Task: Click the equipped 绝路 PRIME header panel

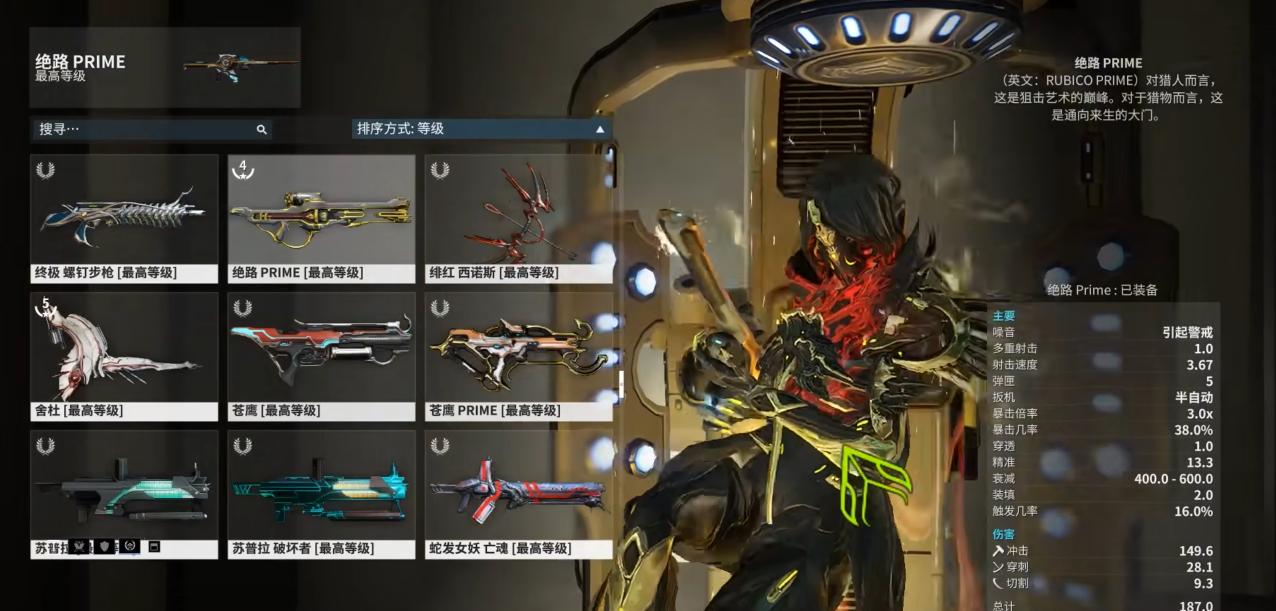Action: (165, 67)
